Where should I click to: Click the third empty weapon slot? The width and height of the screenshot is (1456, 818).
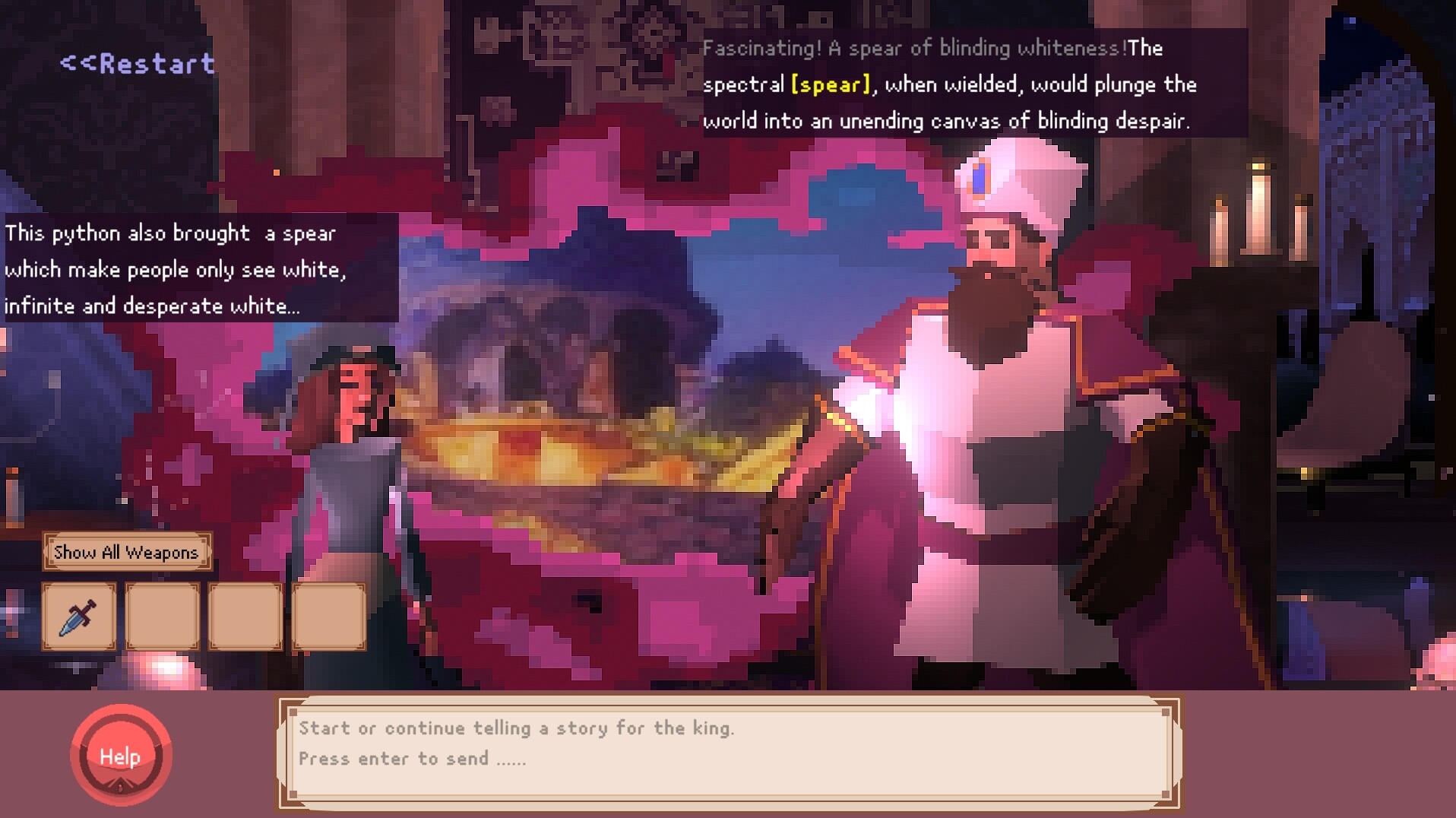245,617
